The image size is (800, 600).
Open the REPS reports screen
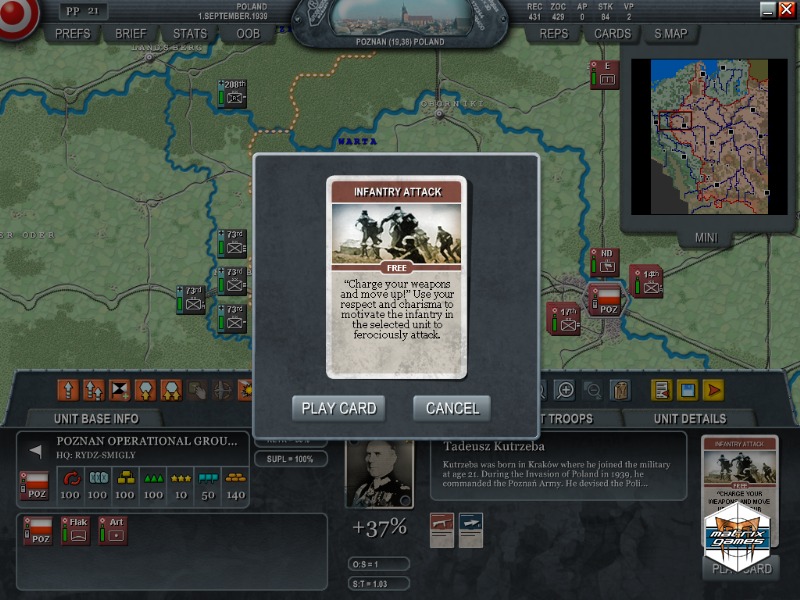553,33
